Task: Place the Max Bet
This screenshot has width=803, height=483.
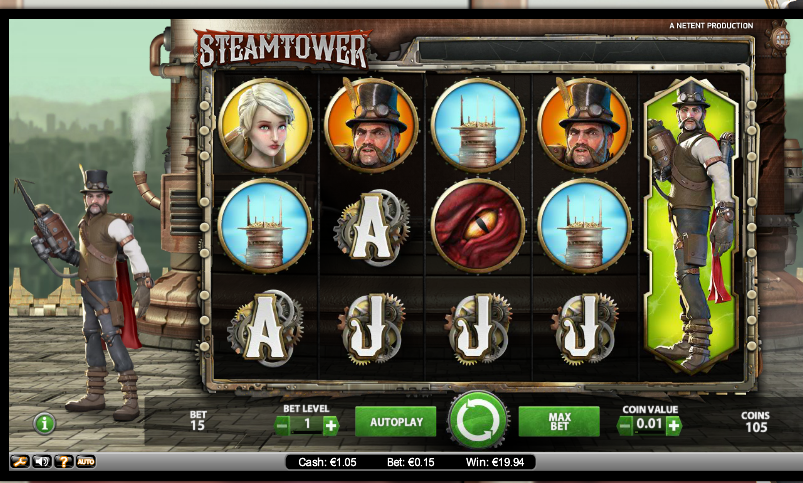Action: (558, 422)
